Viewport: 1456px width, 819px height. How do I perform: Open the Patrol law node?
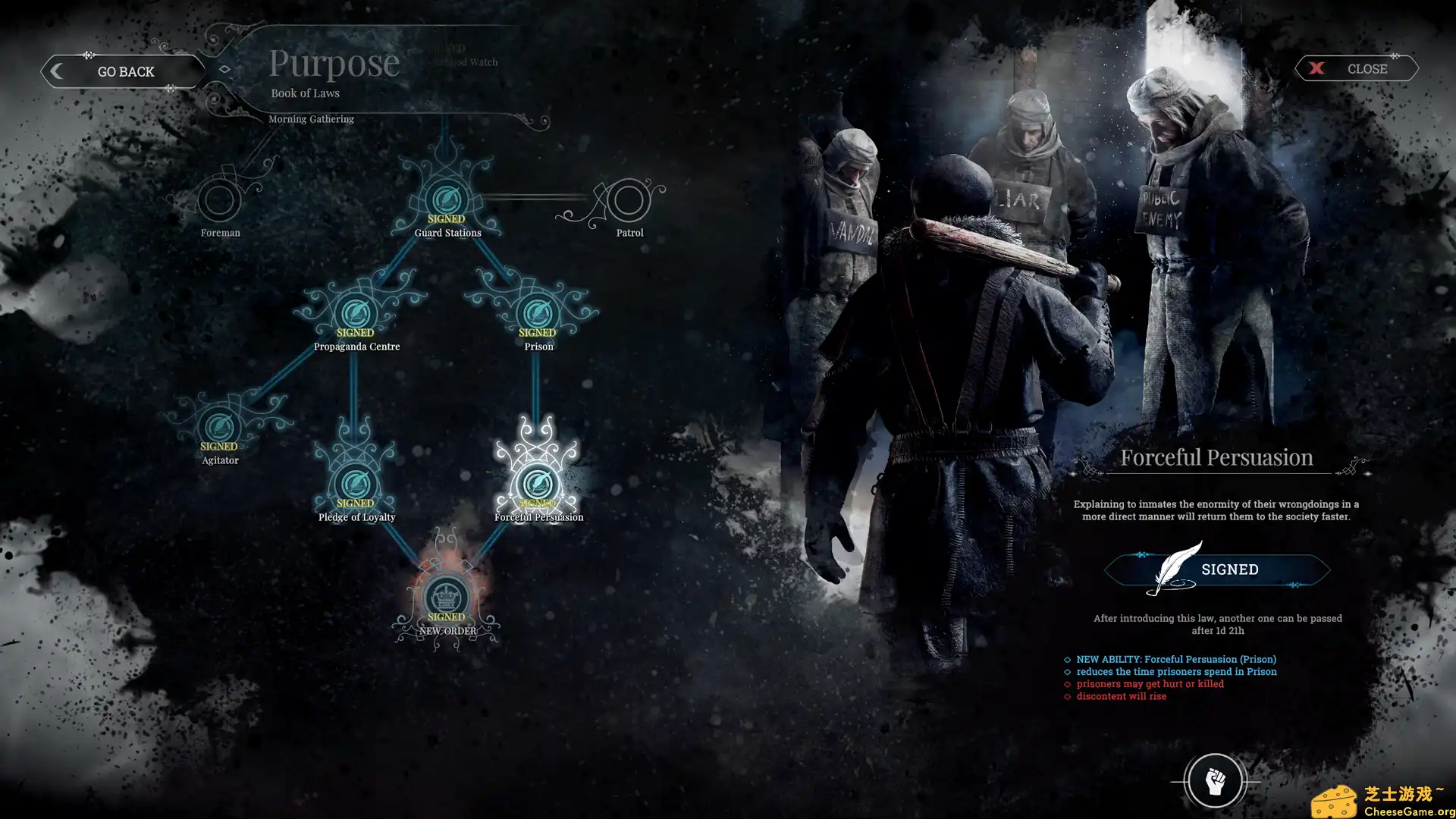(x=630, y=201)
